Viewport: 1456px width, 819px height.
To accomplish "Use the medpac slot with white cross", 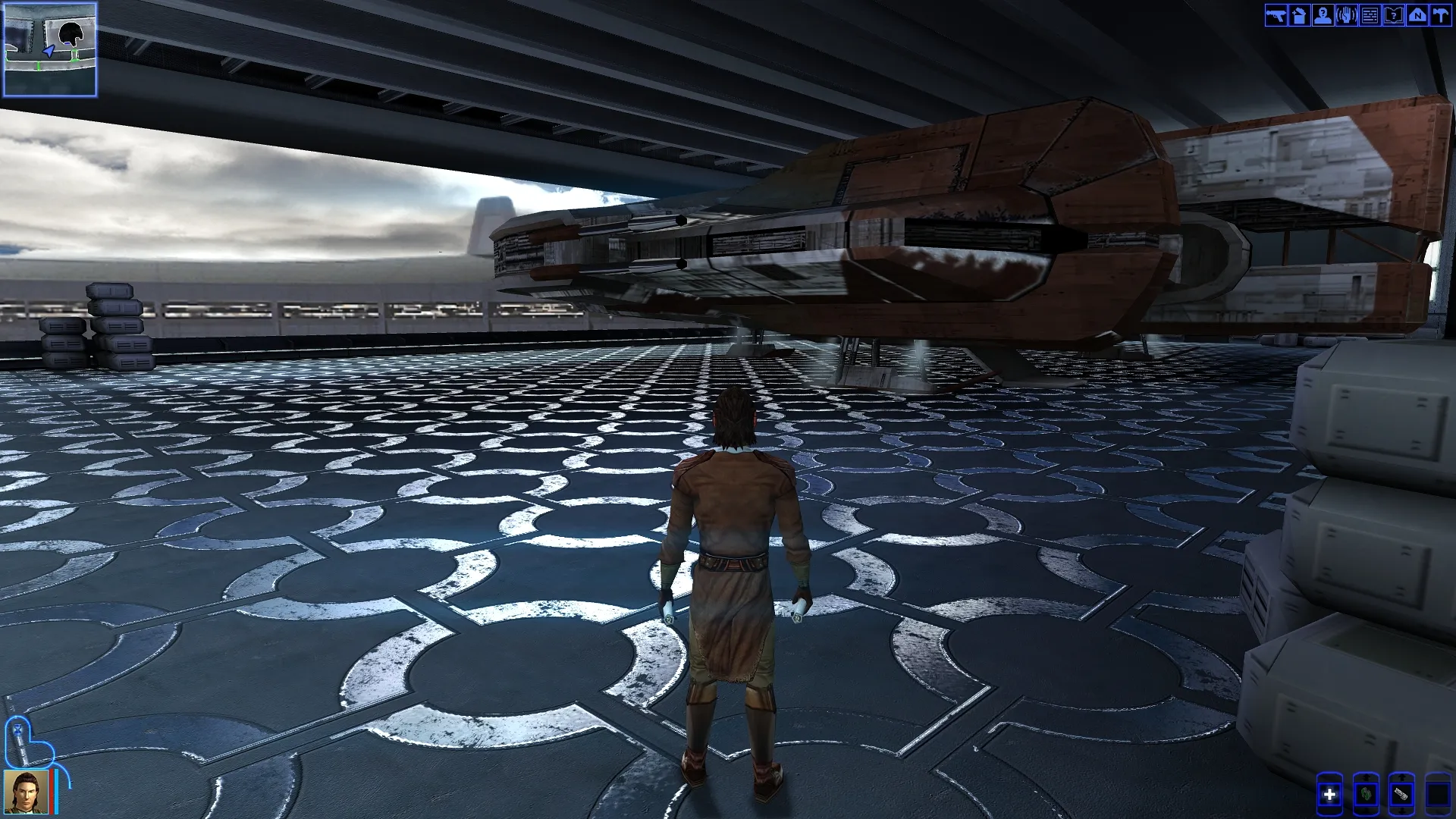I will click(1329, 795).
